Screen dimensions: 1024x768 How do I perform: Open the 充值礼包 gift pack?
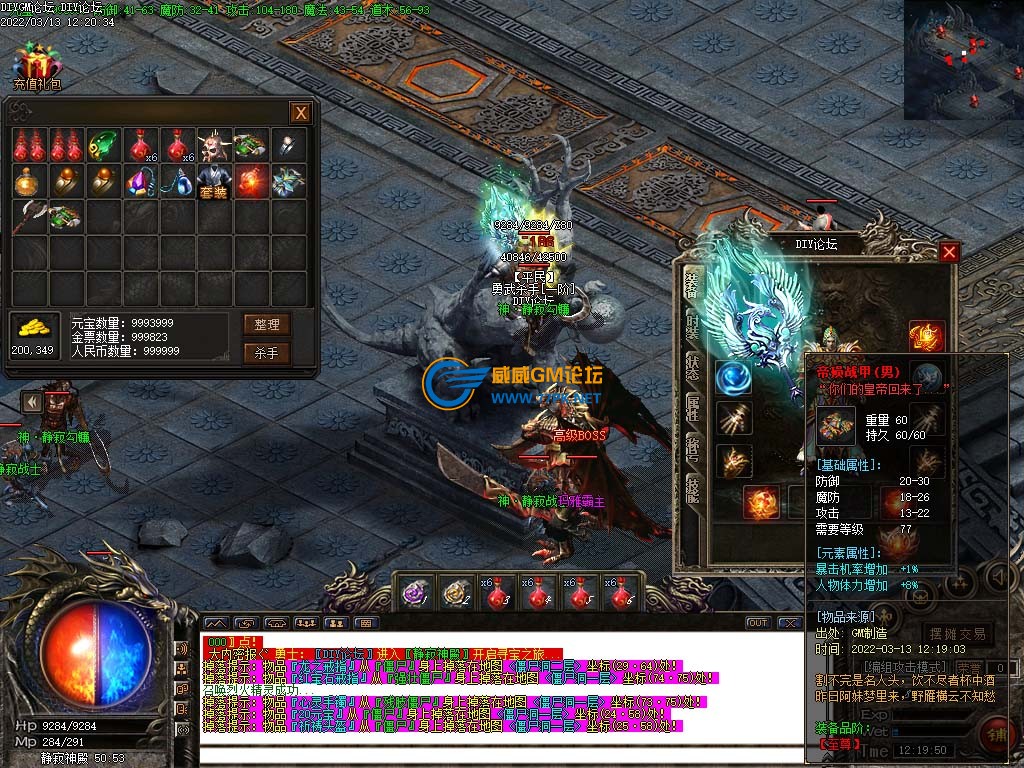click(37, 65)
